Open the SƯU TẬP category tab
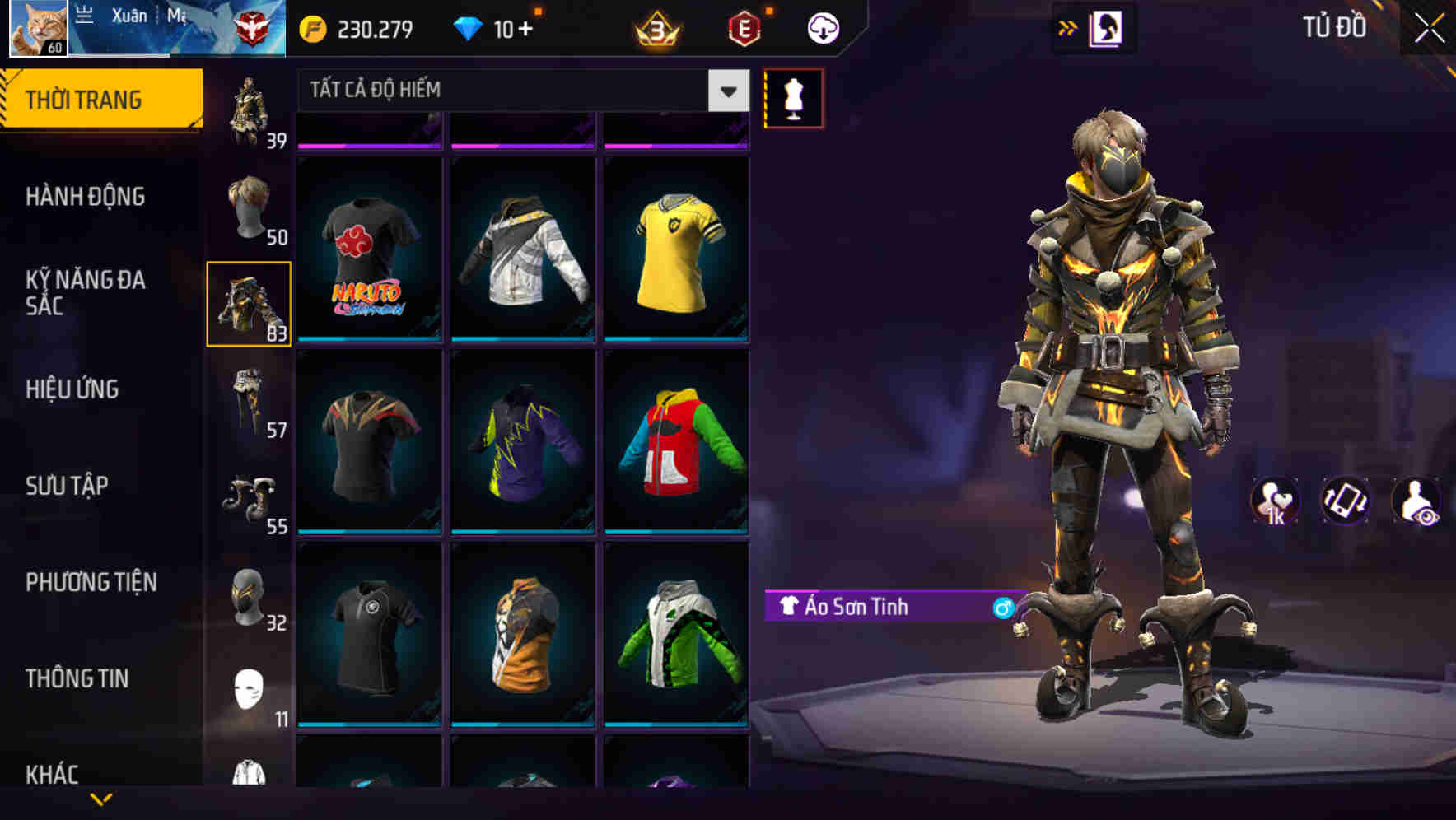 click(x=66, y=486)
